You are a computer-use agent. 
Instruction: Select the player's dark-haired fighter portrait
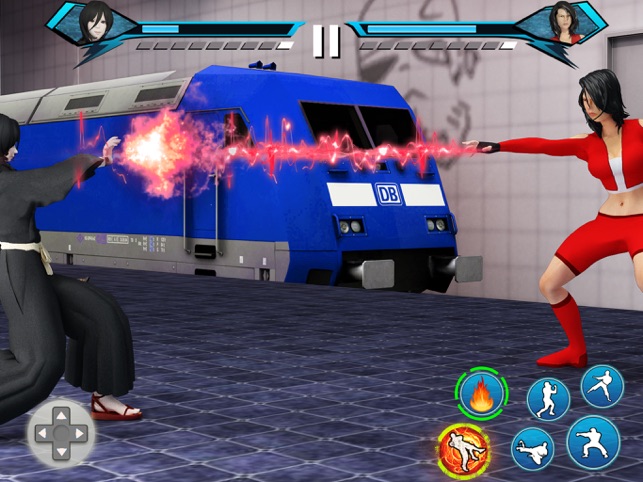point(97,20)
